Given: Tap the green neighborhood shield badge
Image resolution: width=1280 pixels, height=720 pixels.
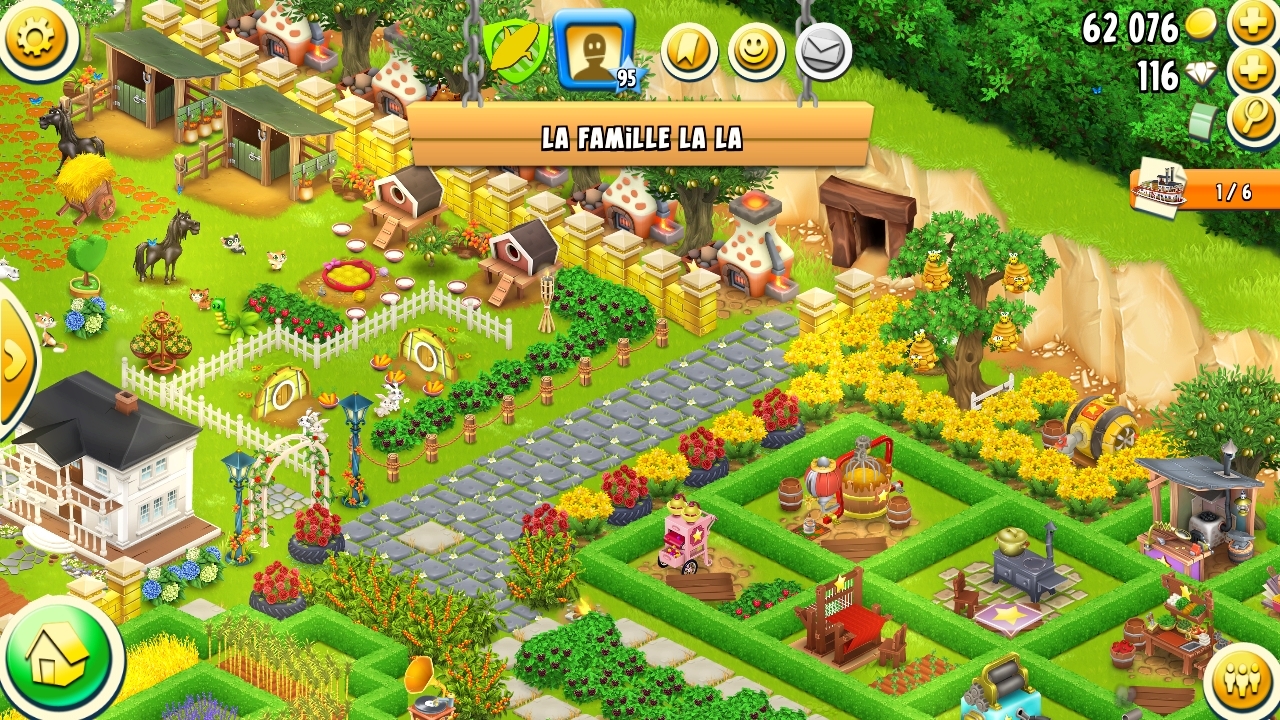Looking at the screenshot, I should [x=515, y=50].
